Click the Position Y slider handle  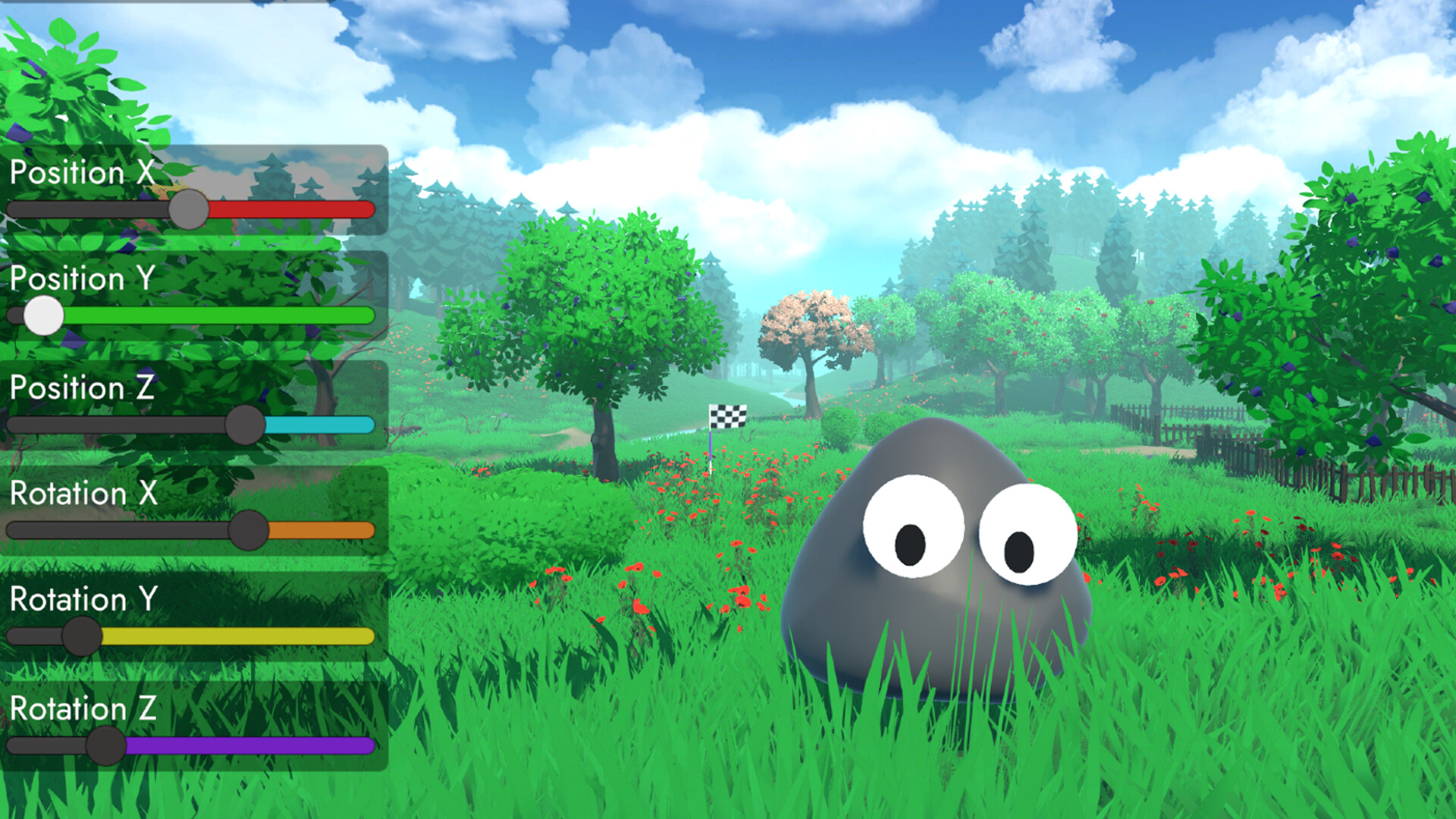43,317
